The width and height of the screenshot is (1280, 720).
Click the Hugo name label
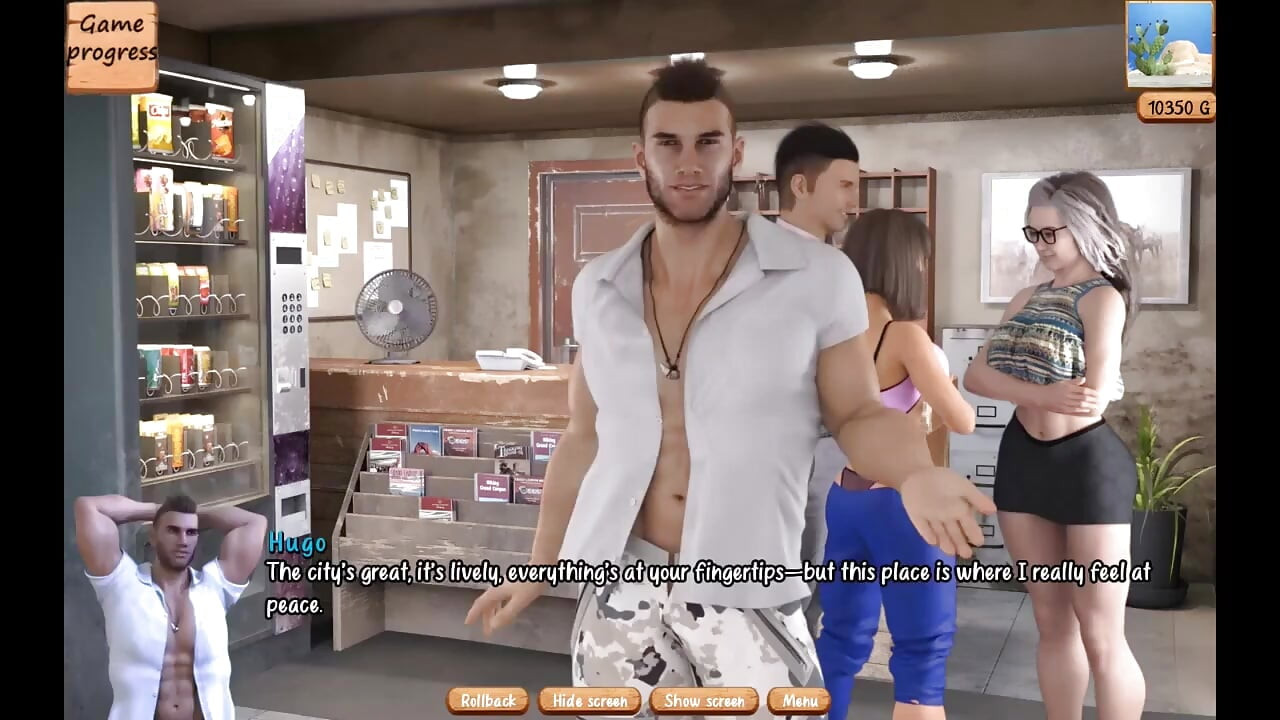coord(295,545)
